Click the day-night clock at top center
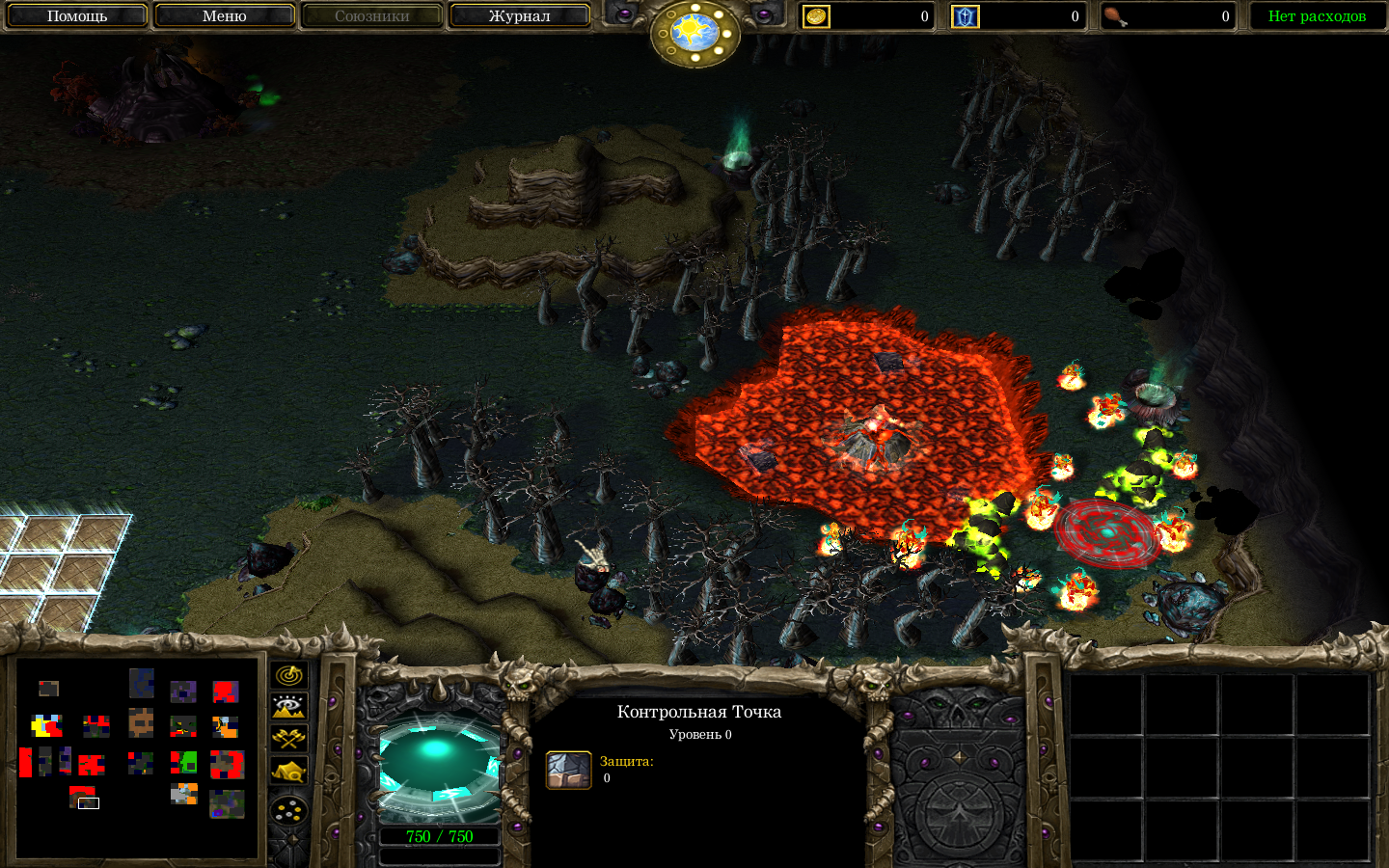The image size is (1389, 868). pos(694,33)
